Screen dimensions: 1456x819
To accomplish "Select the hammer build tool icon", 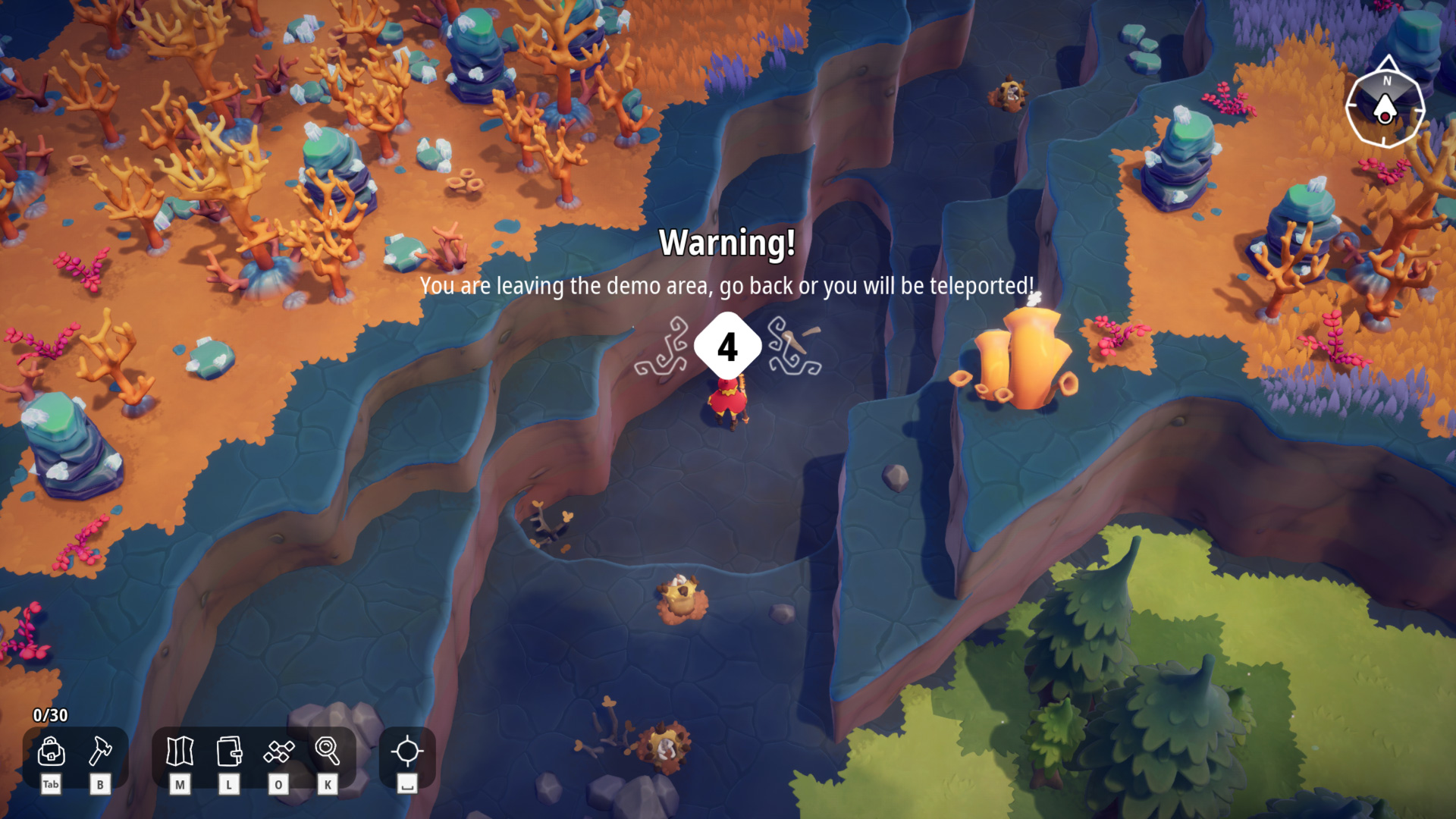I will coord(100,752).
